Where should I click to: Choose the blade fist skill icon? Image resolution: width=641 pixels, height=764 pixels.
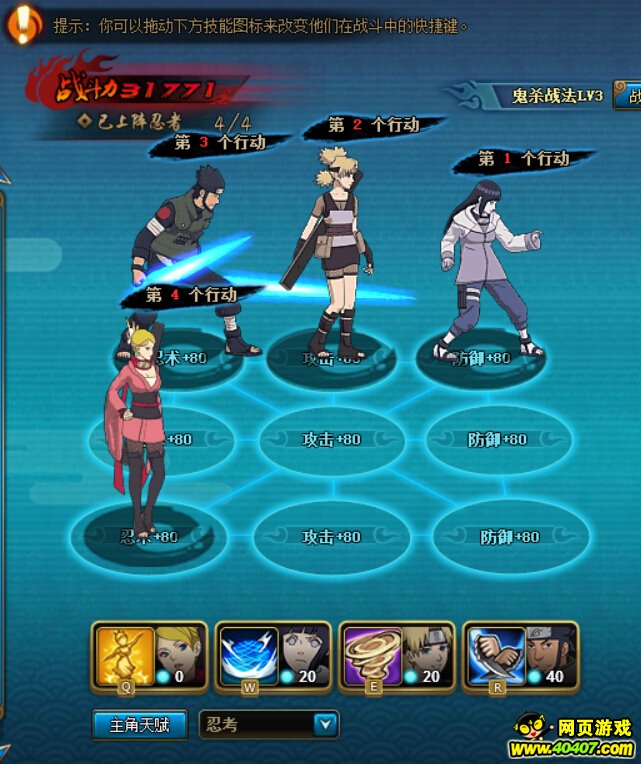[496, 655]
